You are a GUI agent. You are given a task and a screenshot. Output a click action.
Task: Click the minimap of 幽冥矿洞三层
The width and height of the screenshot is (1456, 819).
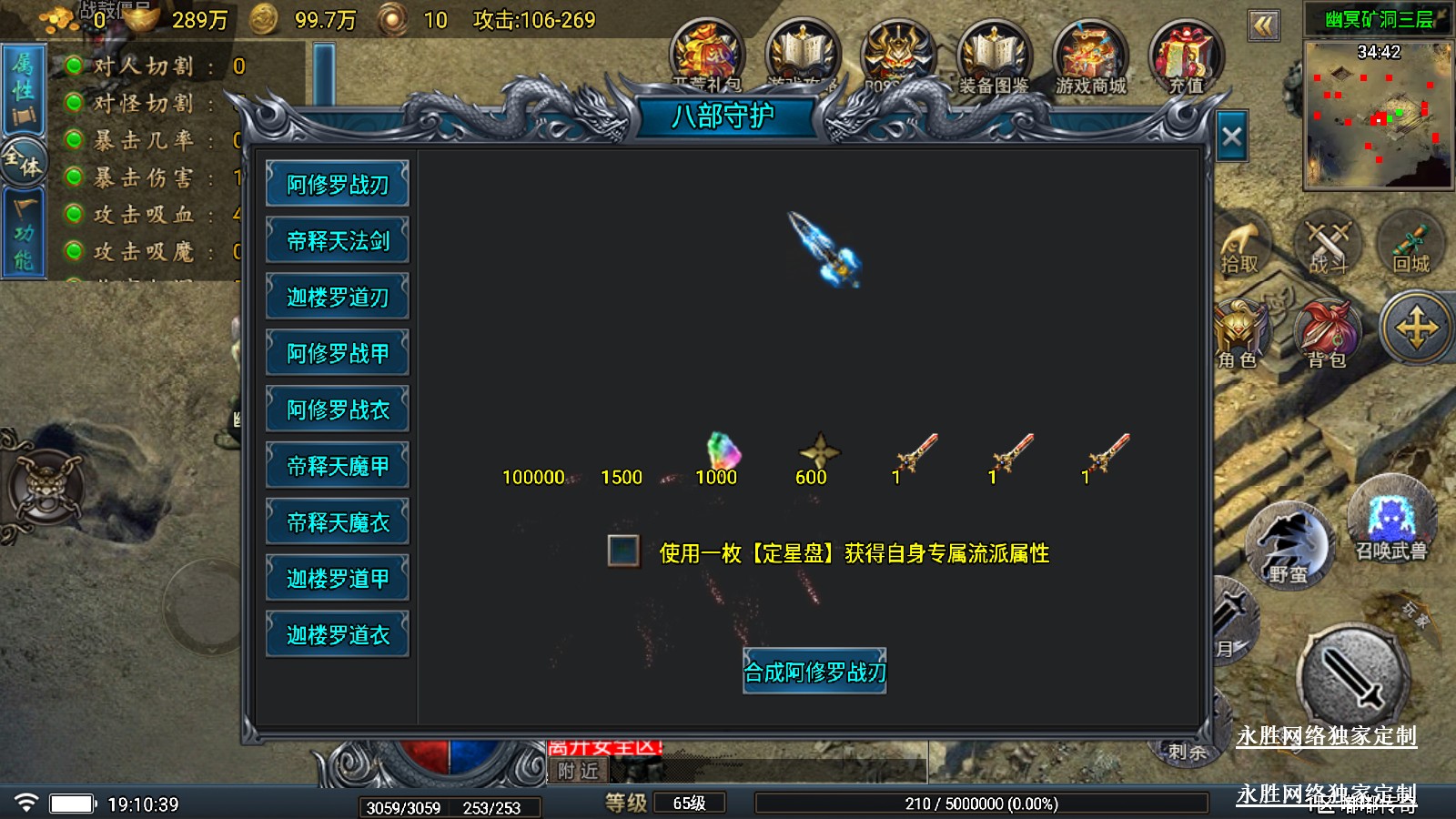1379,113
